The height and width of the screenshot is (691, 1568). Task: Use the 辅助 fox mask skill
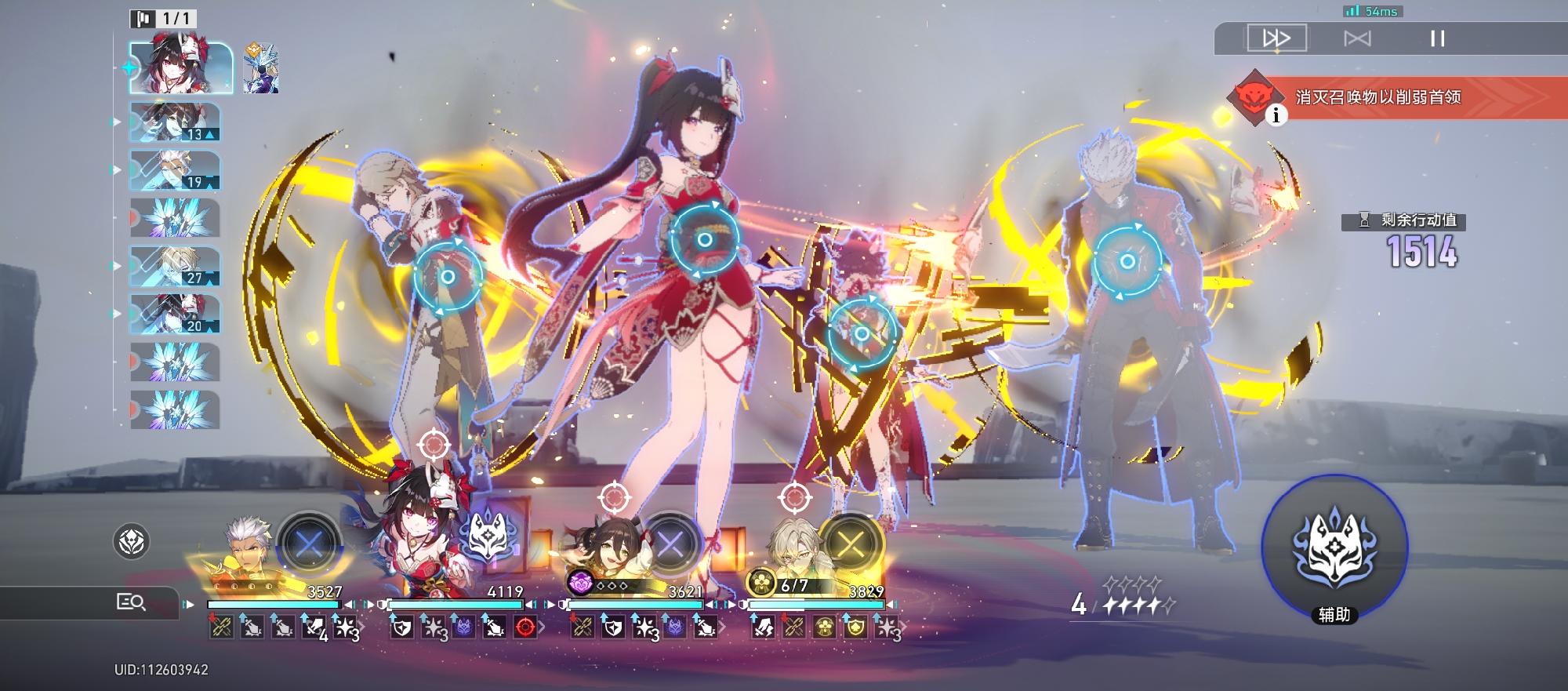tap(1334, 548)
